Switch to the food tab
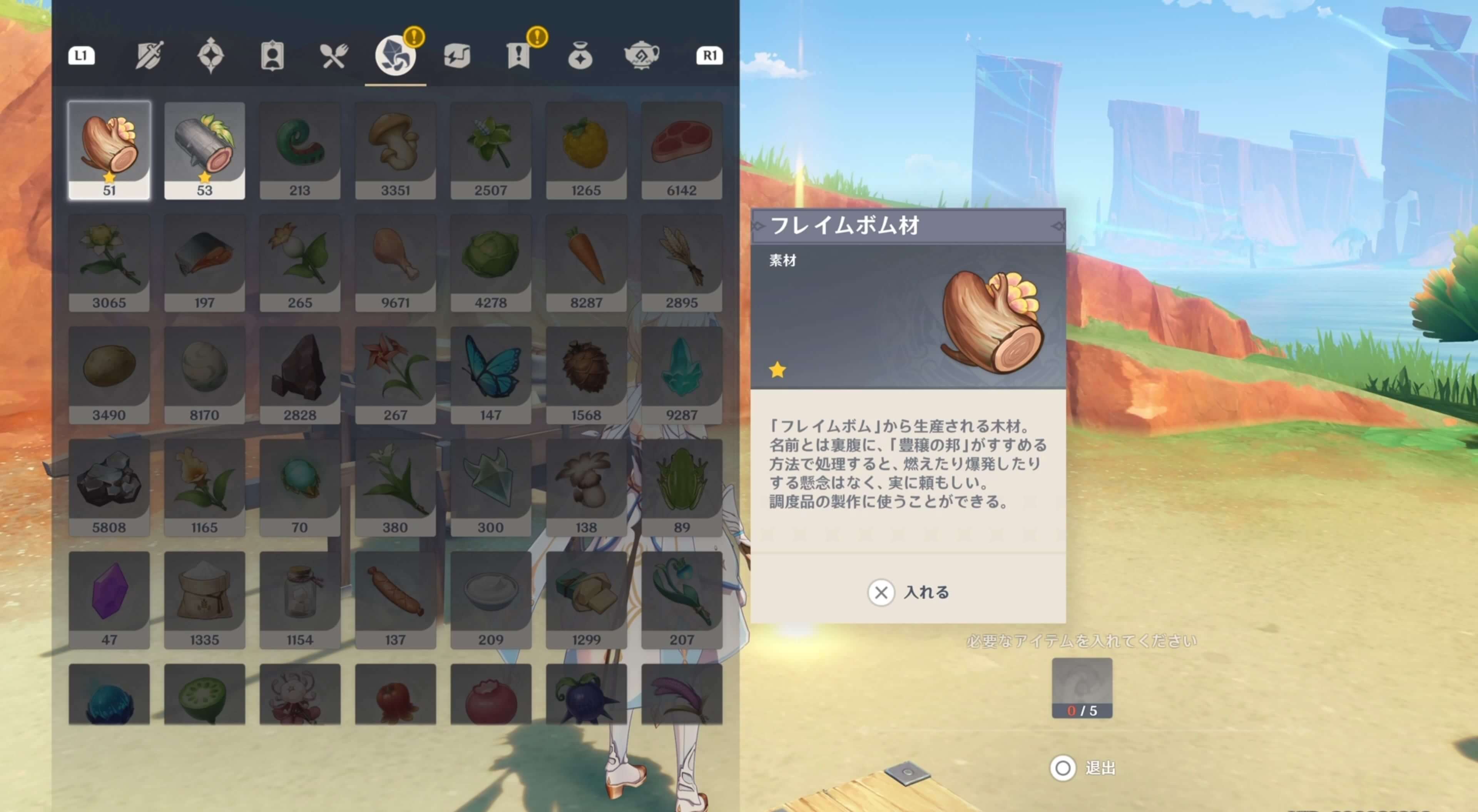 334,55
